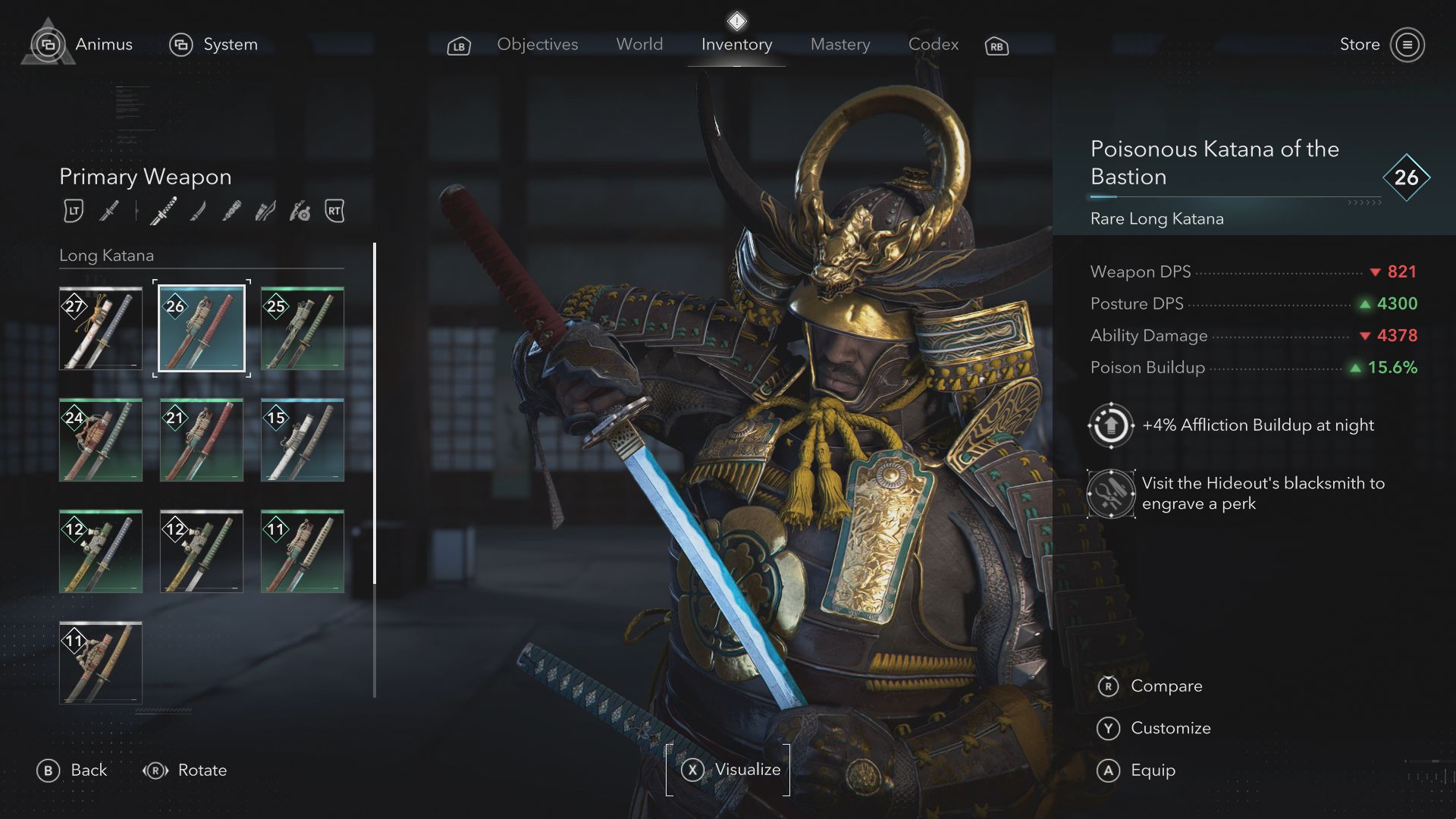This screenshot has height=819, width=1456.
Task: Choose the level 21 long katana
Action: pyautogui.click(x=202, y=440)
